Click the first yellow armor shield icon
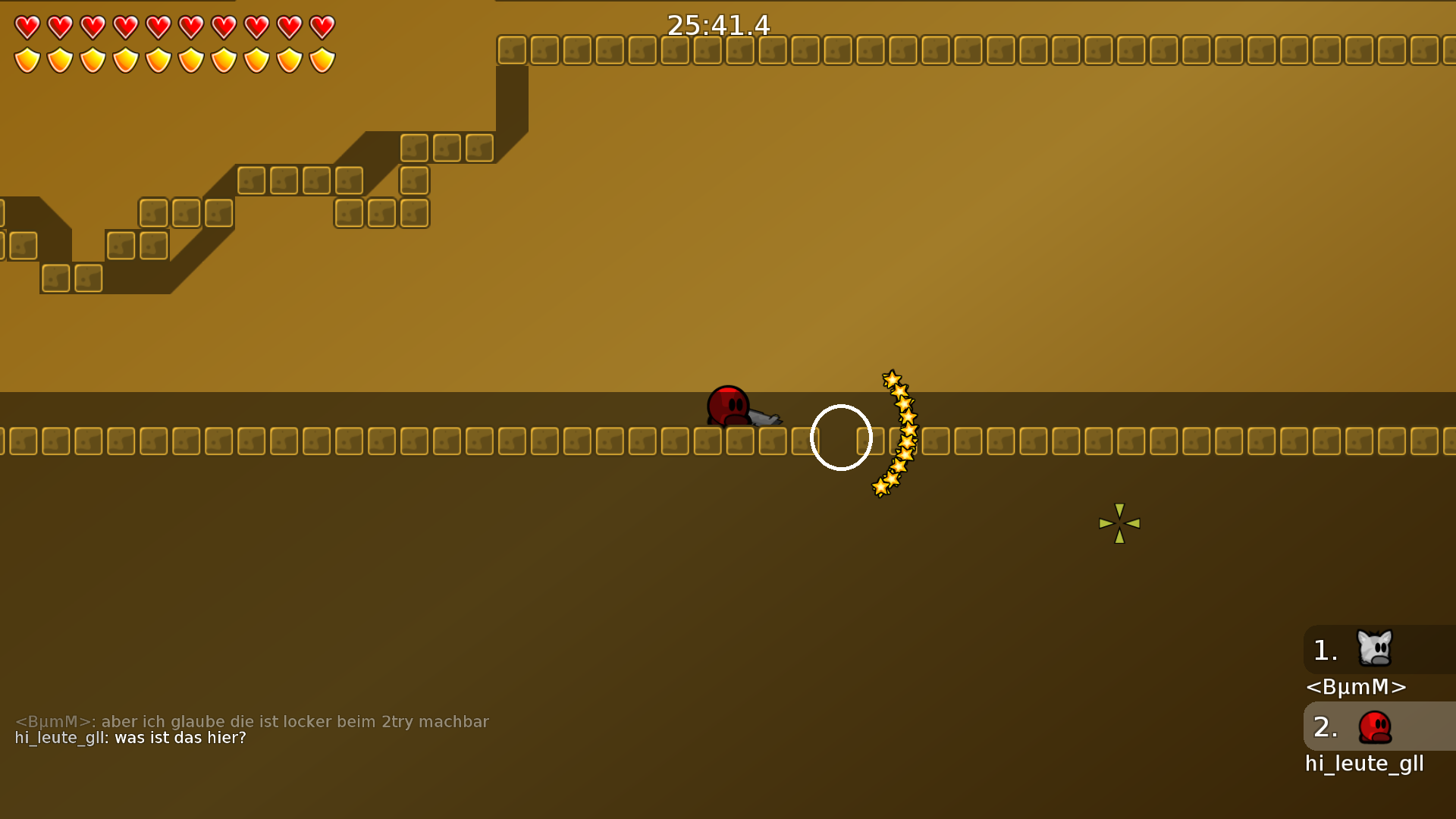Image resolution: width=1456 pixels, height=819 pixels. click(x=26, y=60)
